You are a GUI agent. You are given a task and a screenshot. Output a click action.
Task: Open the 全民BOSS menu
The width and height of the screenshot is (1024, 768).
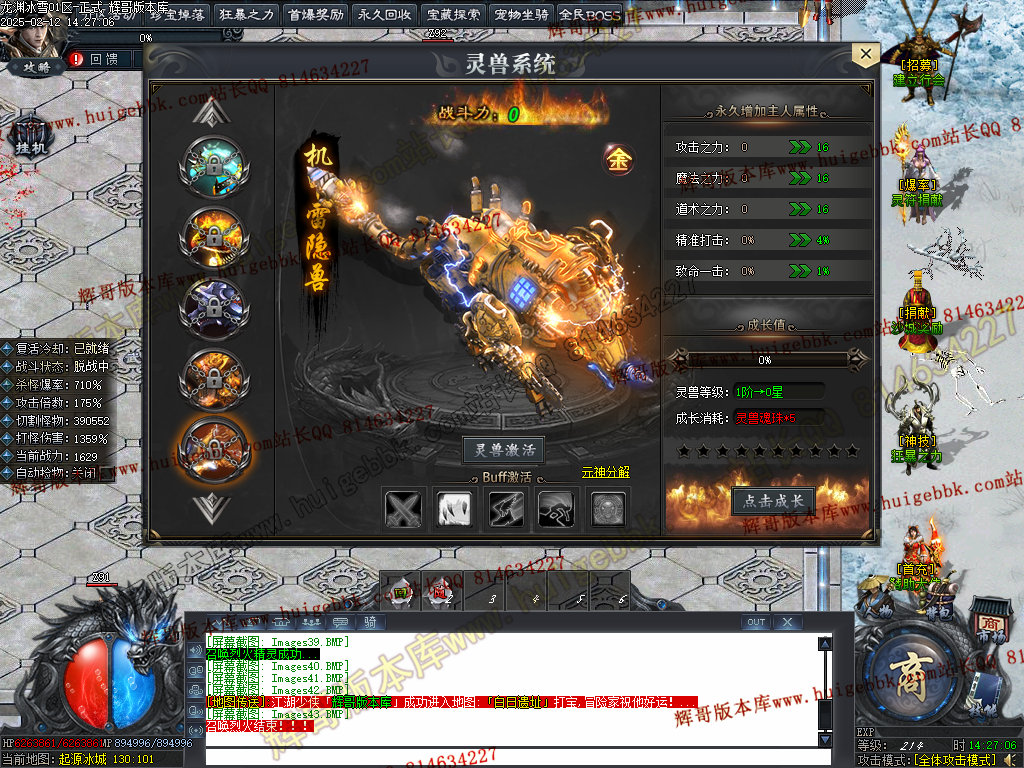coord(590,15)
